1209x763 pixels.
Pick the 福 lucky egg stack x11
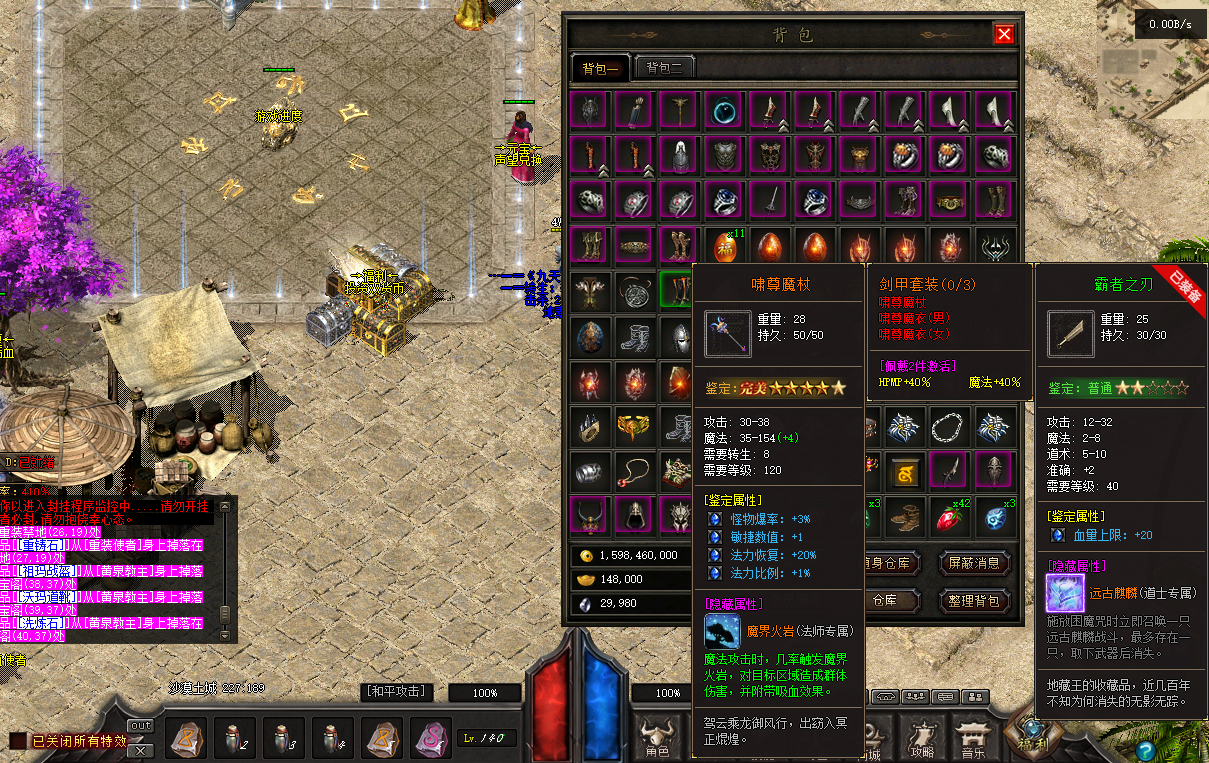(x=725, y=246)
